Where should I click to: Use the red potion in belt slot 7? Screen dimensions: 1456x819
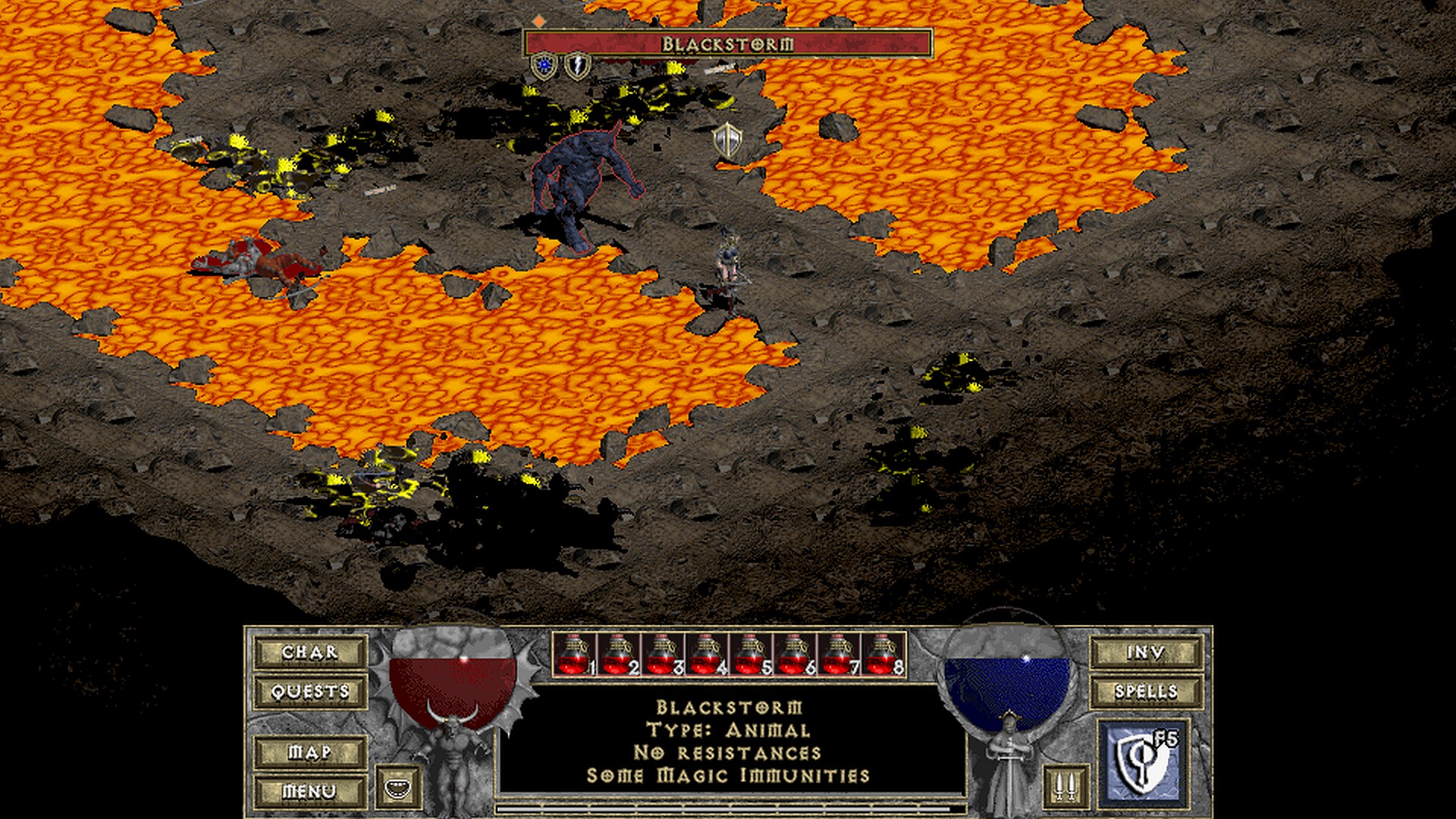pos(839,655)
